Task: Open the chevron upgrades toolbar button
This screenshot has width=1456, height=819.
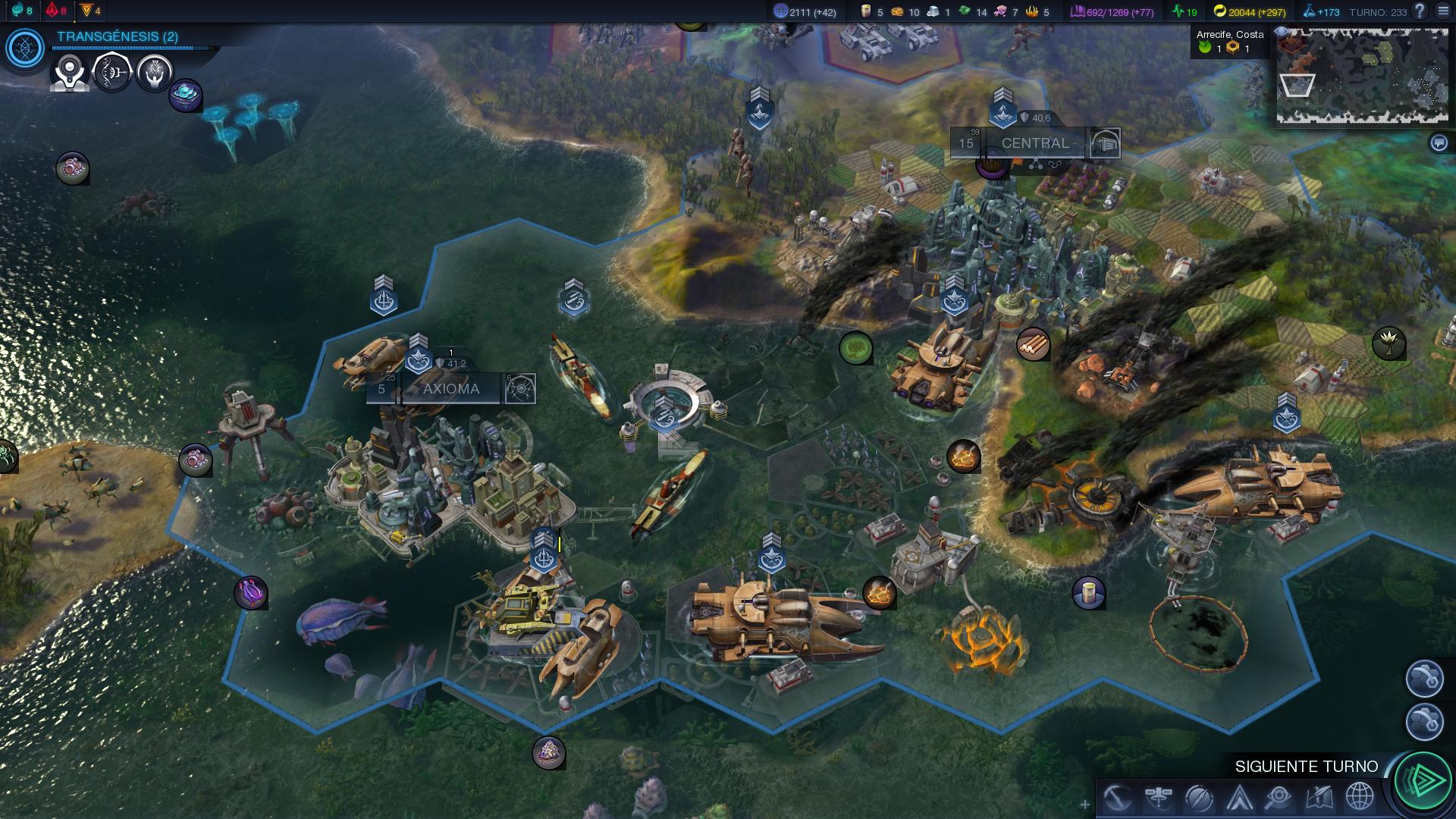Action: pyautogui.click(x=1240, y=798)
